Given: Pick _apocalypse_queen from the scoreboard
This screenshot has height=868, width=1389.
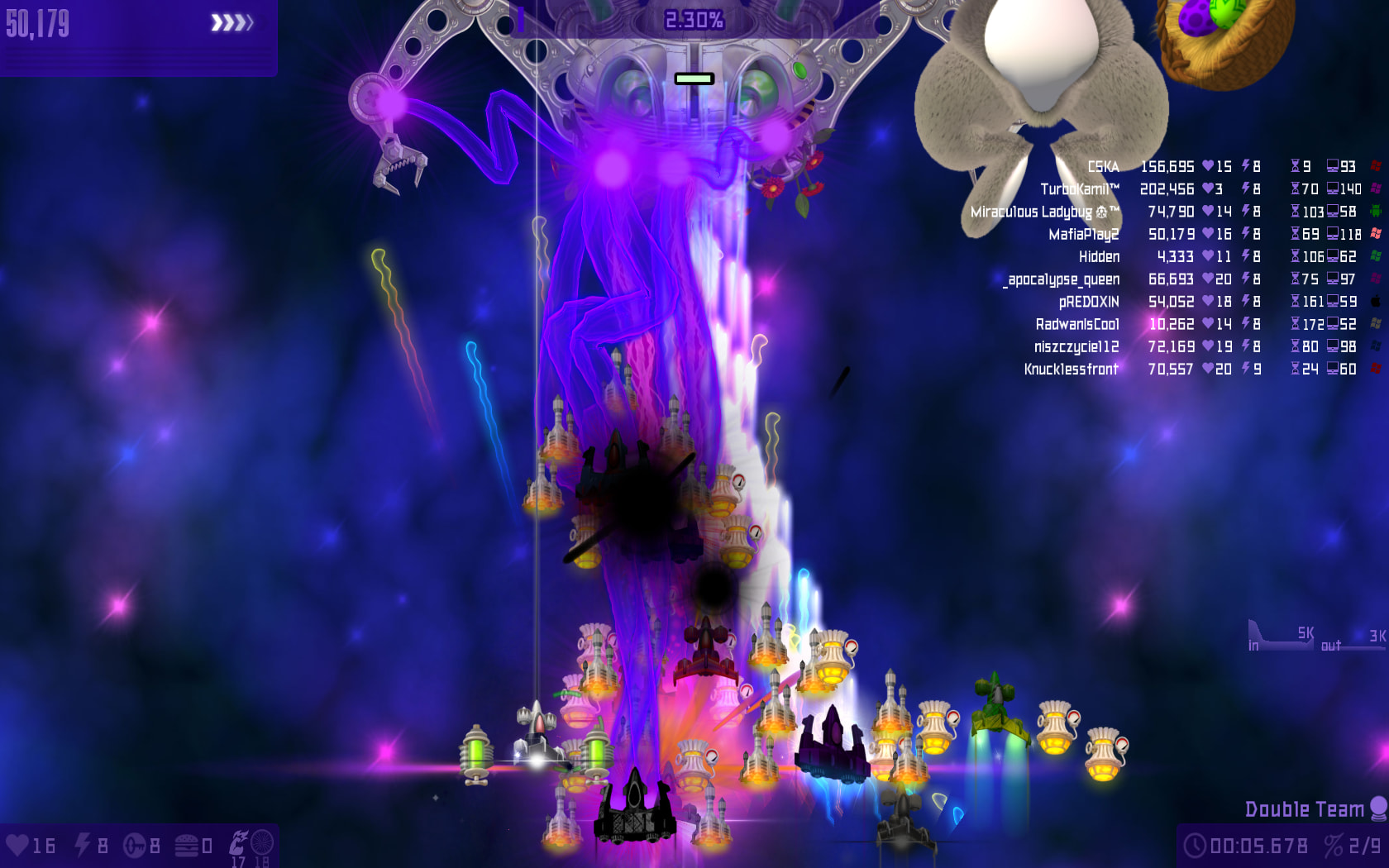Looking at the screenshot, I should click(x=1062, y=279).
